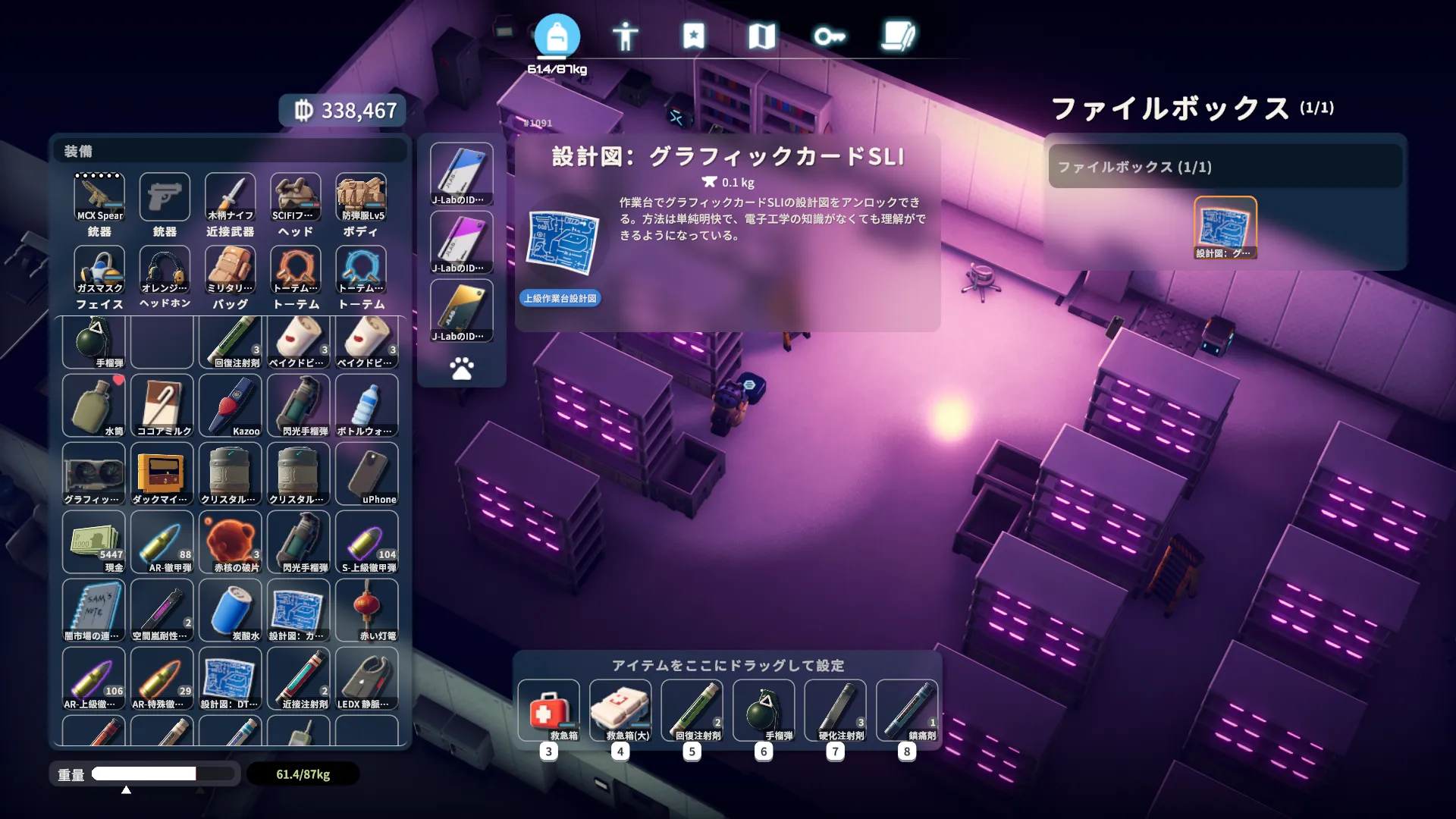Image resolution: width=1456 pixels, height=819 pixels.
Task: Take the blueprint from the file box
Action: [x=1225, y=227]
